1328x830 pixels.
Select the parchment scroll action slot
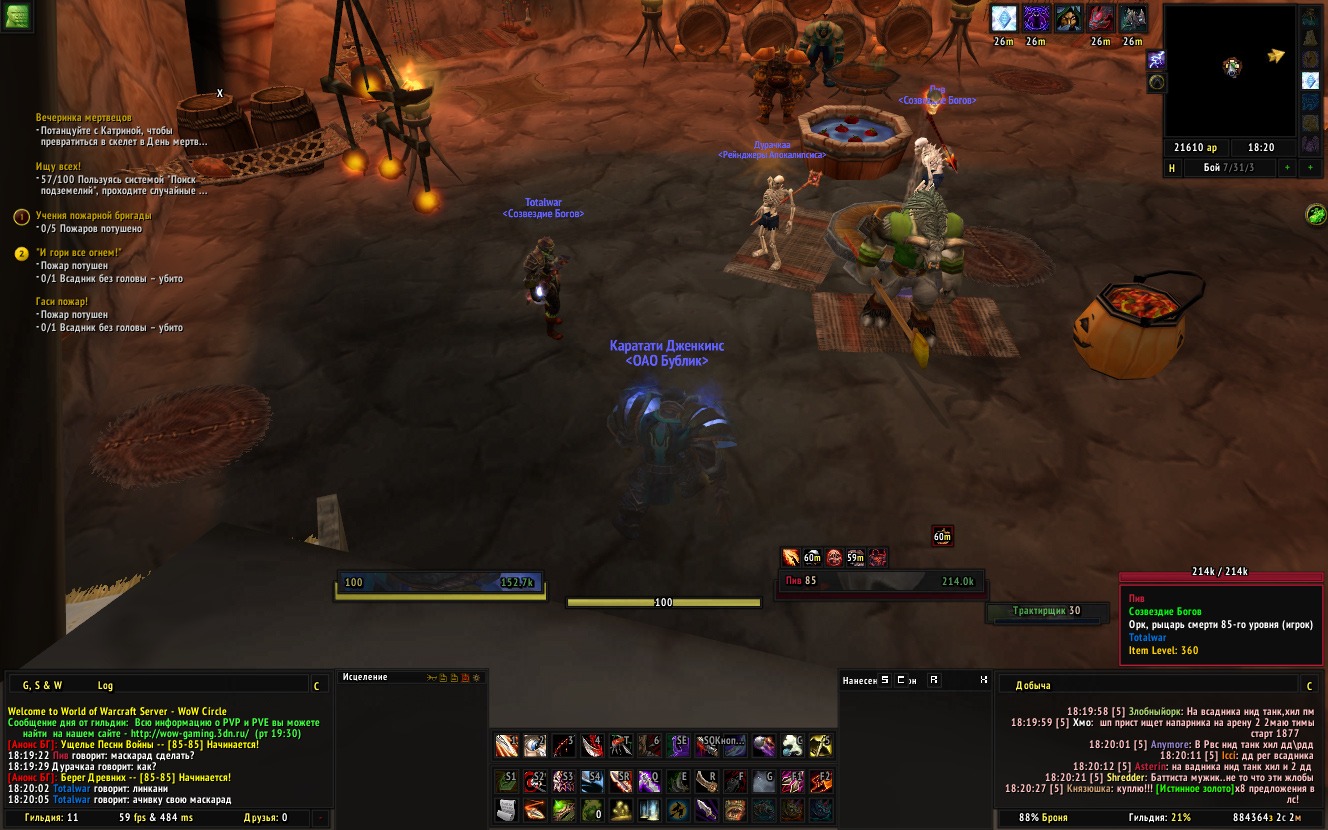point(507,809)
